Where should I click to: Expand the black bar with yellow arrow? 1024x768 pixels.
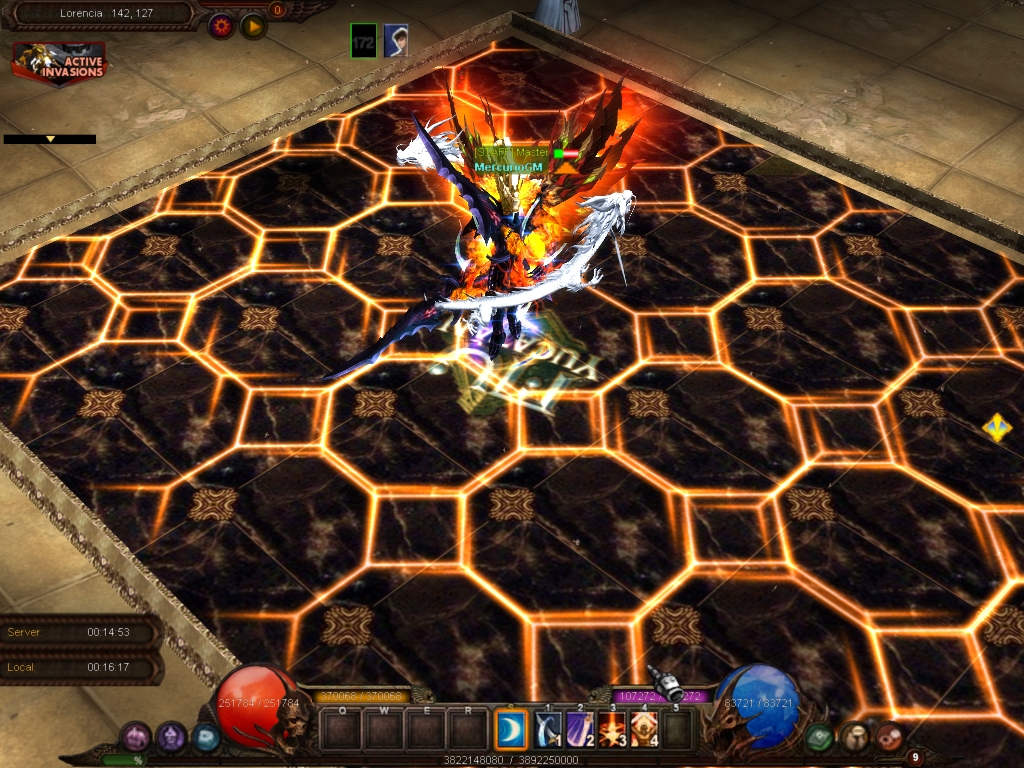(50, 139)
